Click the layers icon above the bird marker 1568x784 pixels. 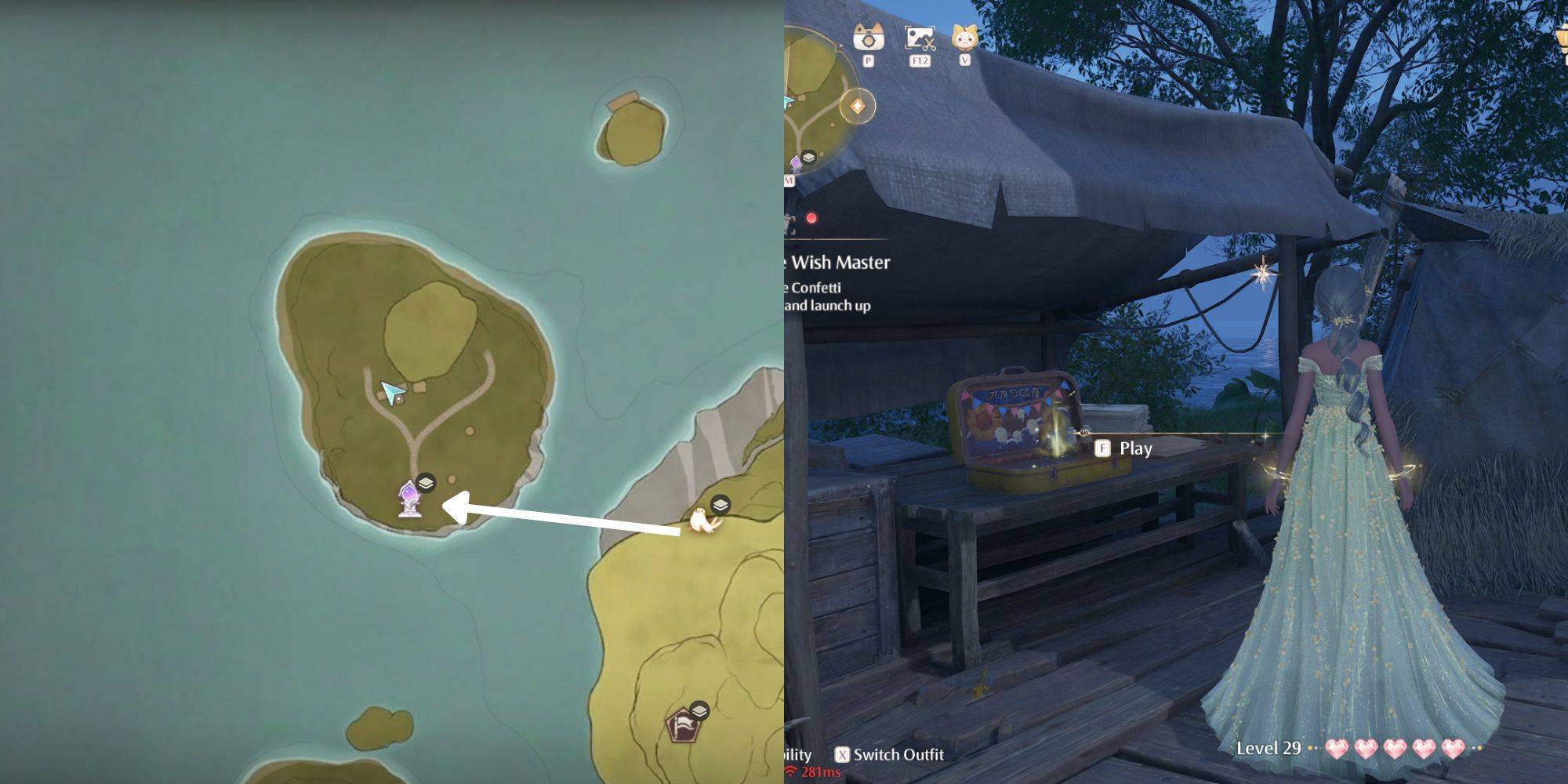[x=720, y=504]
